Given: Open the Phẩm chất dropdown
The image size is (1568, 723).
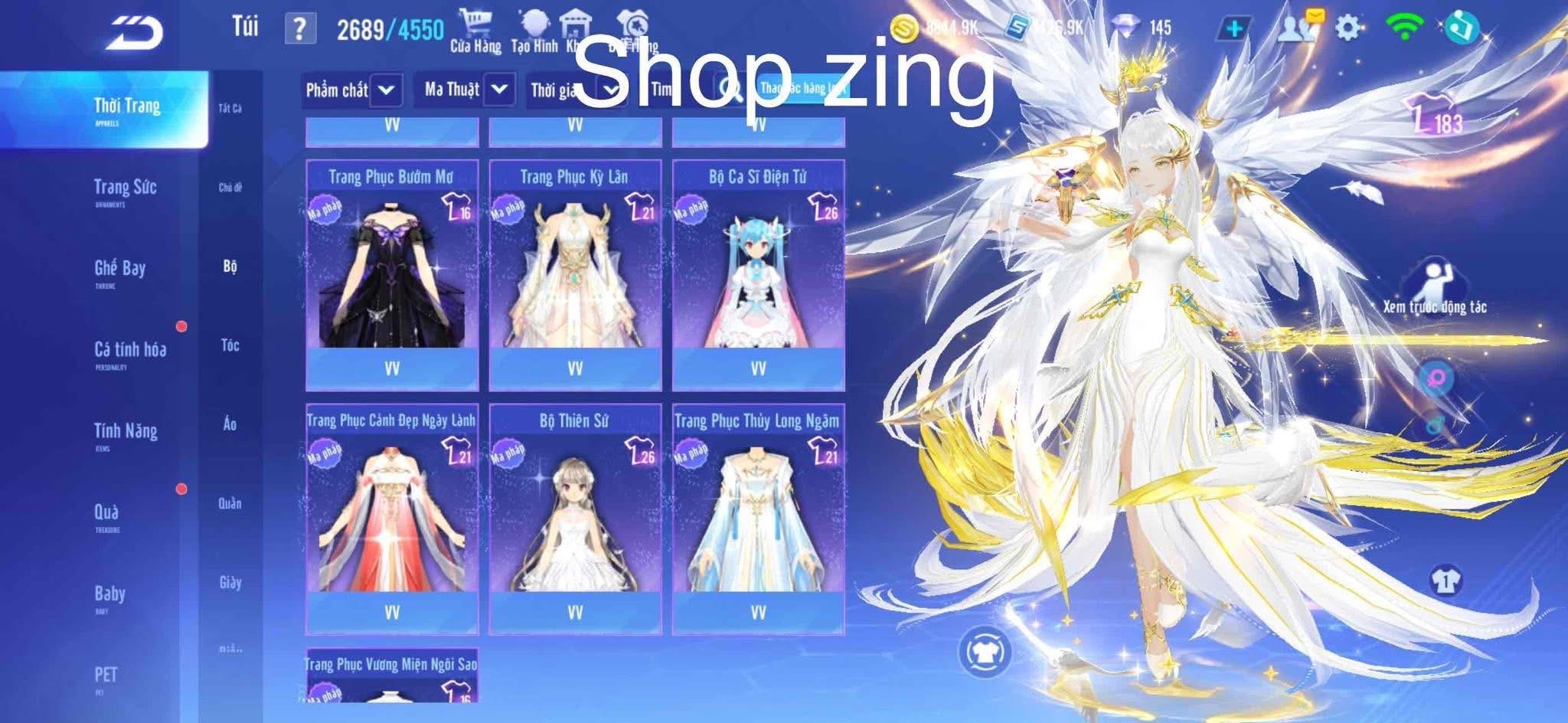Looking at the screenshot, I should tap(350, 90).
